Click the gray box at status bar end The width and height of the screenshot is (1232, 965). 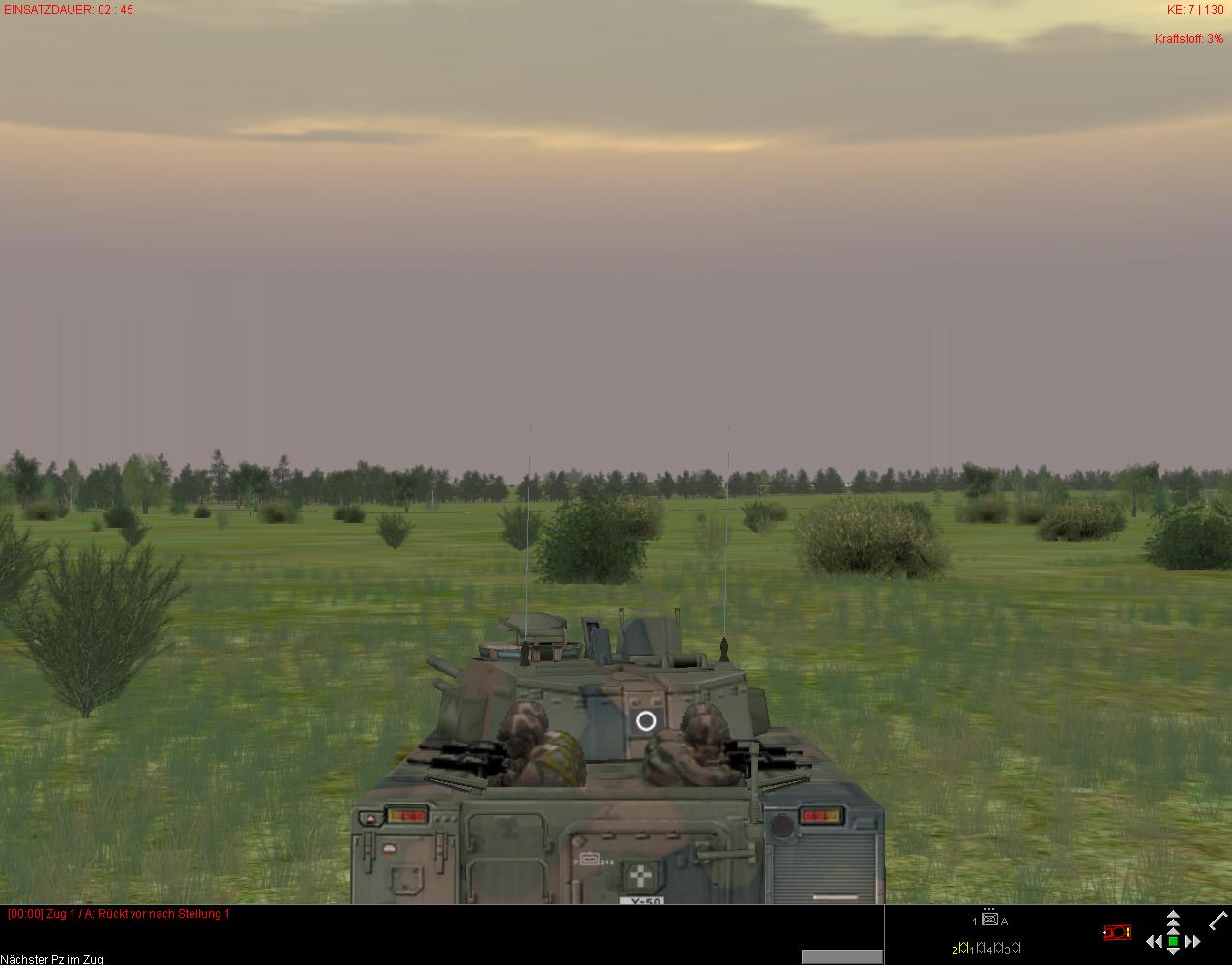(841, 957)
